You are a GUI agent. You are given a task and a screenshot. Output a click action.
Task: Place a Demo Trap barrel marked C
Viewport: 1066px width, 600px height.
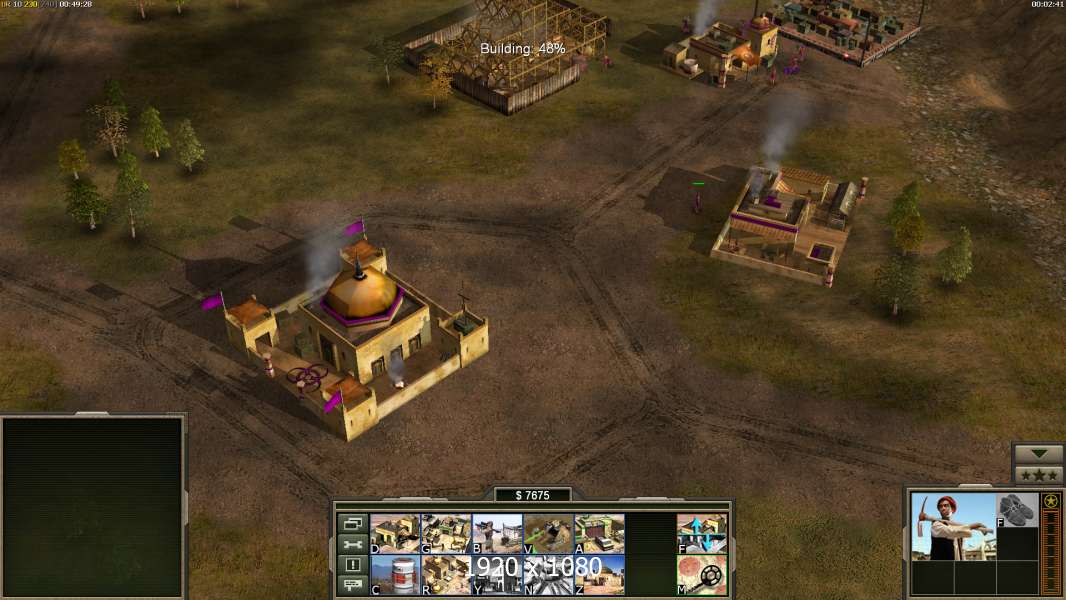(395, 574)
